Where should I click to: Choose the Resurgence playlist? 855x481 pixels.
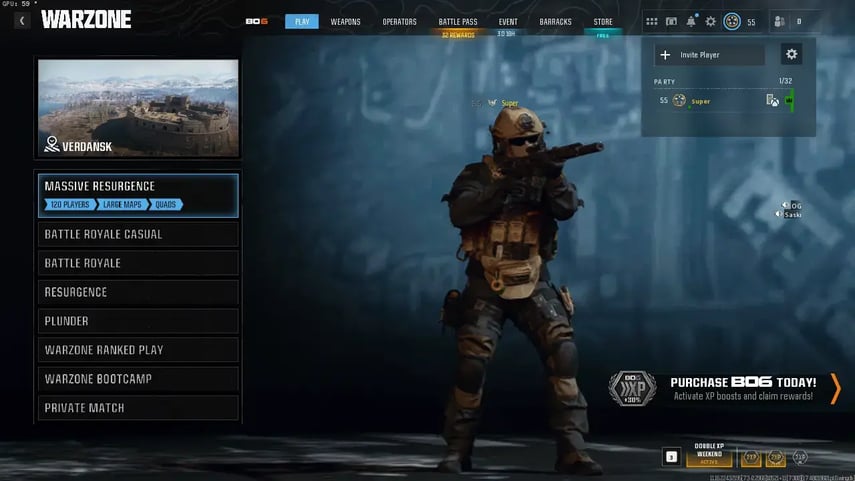[138, 293]
